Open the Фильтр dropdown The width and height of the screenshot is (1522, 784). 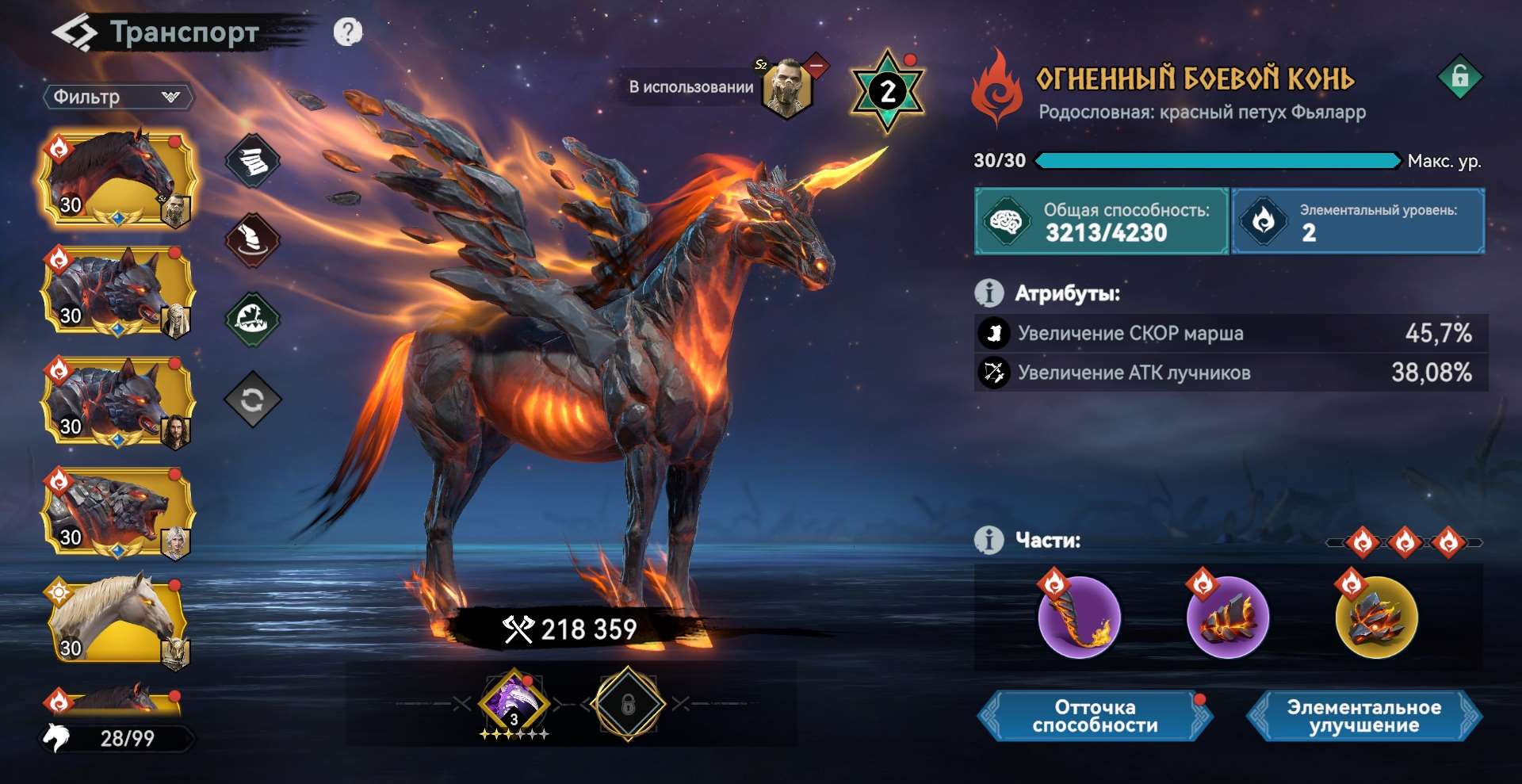pos(117,97)
